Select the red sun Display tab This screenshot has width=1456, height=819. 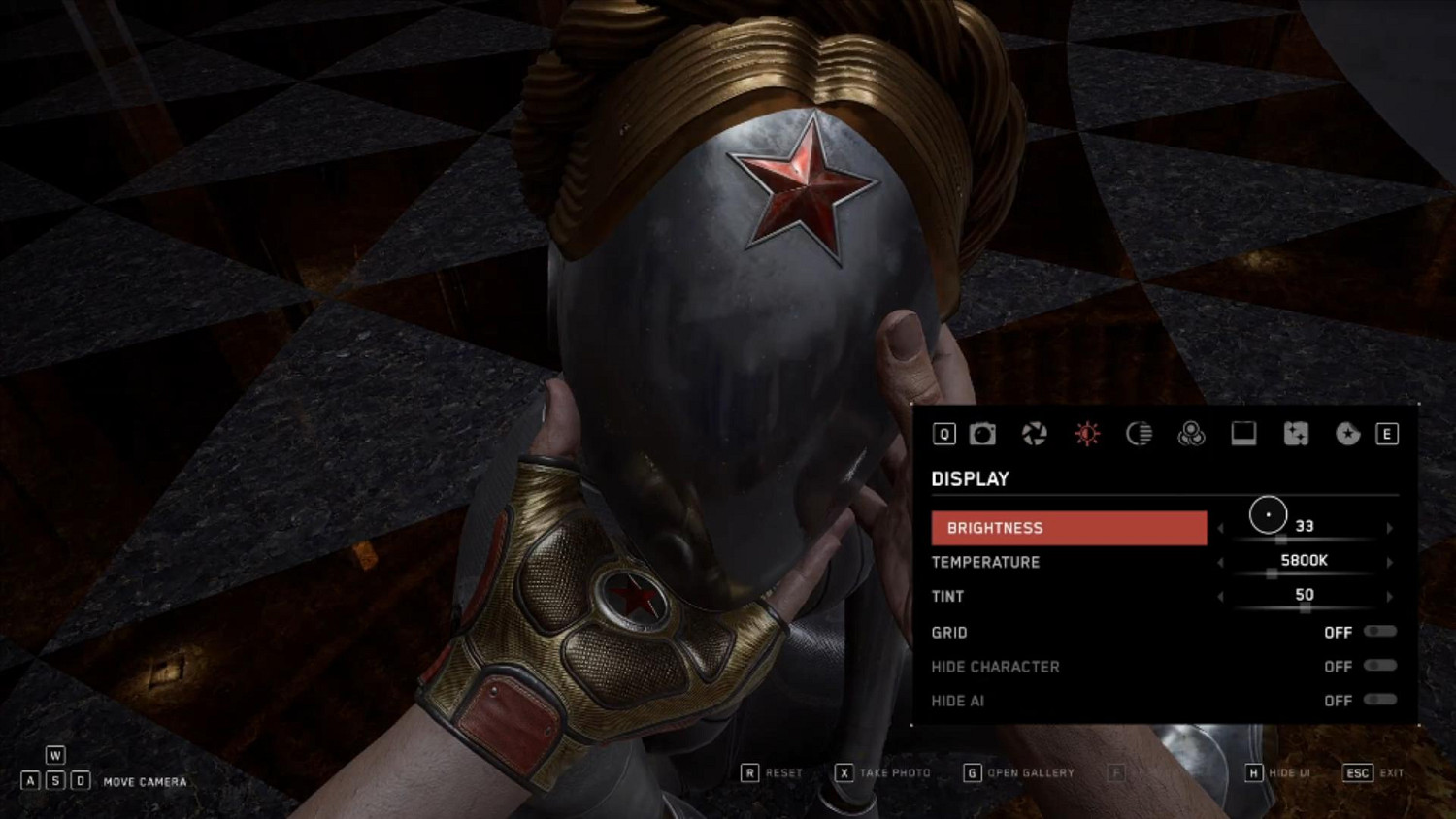tap(1087, 434)
